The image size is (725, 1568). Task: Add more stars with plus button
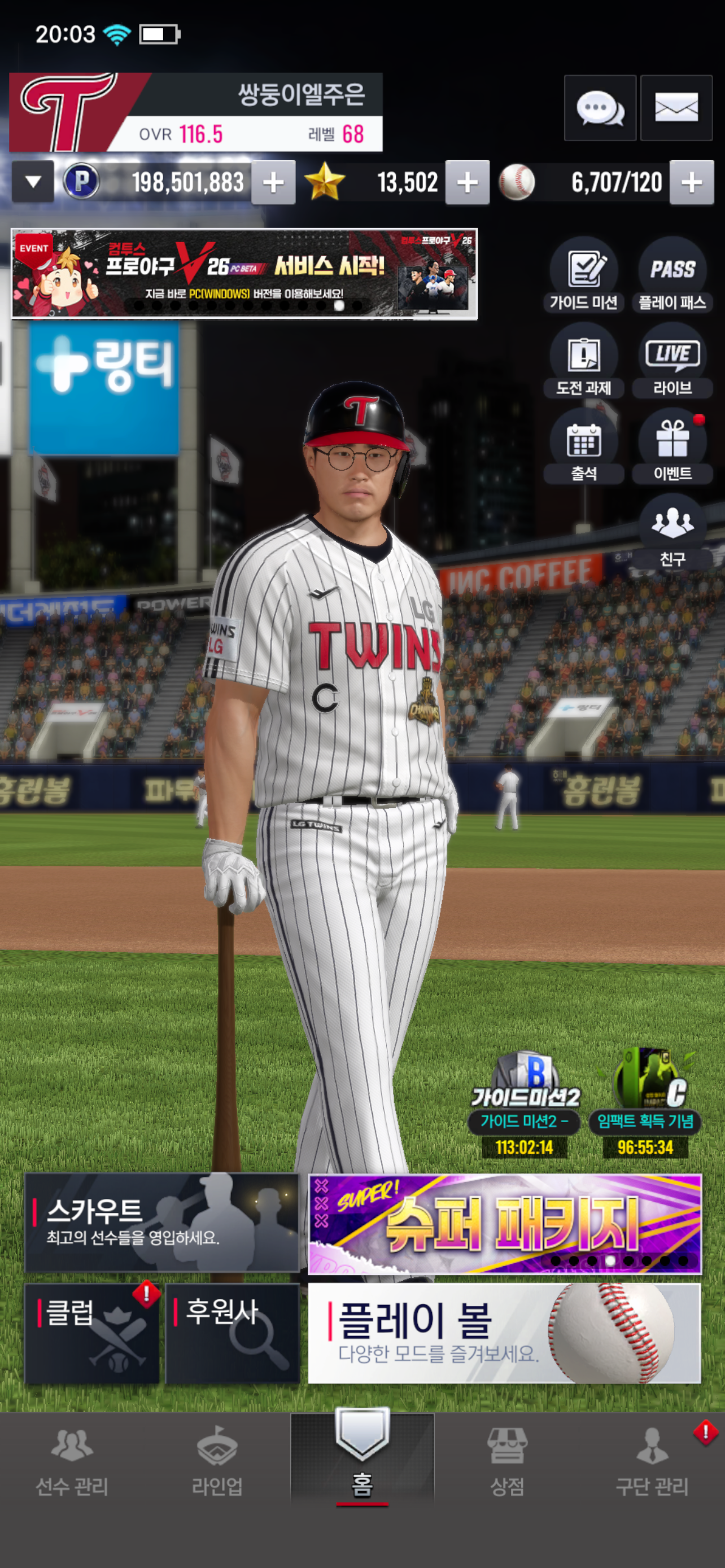point(467,182)
